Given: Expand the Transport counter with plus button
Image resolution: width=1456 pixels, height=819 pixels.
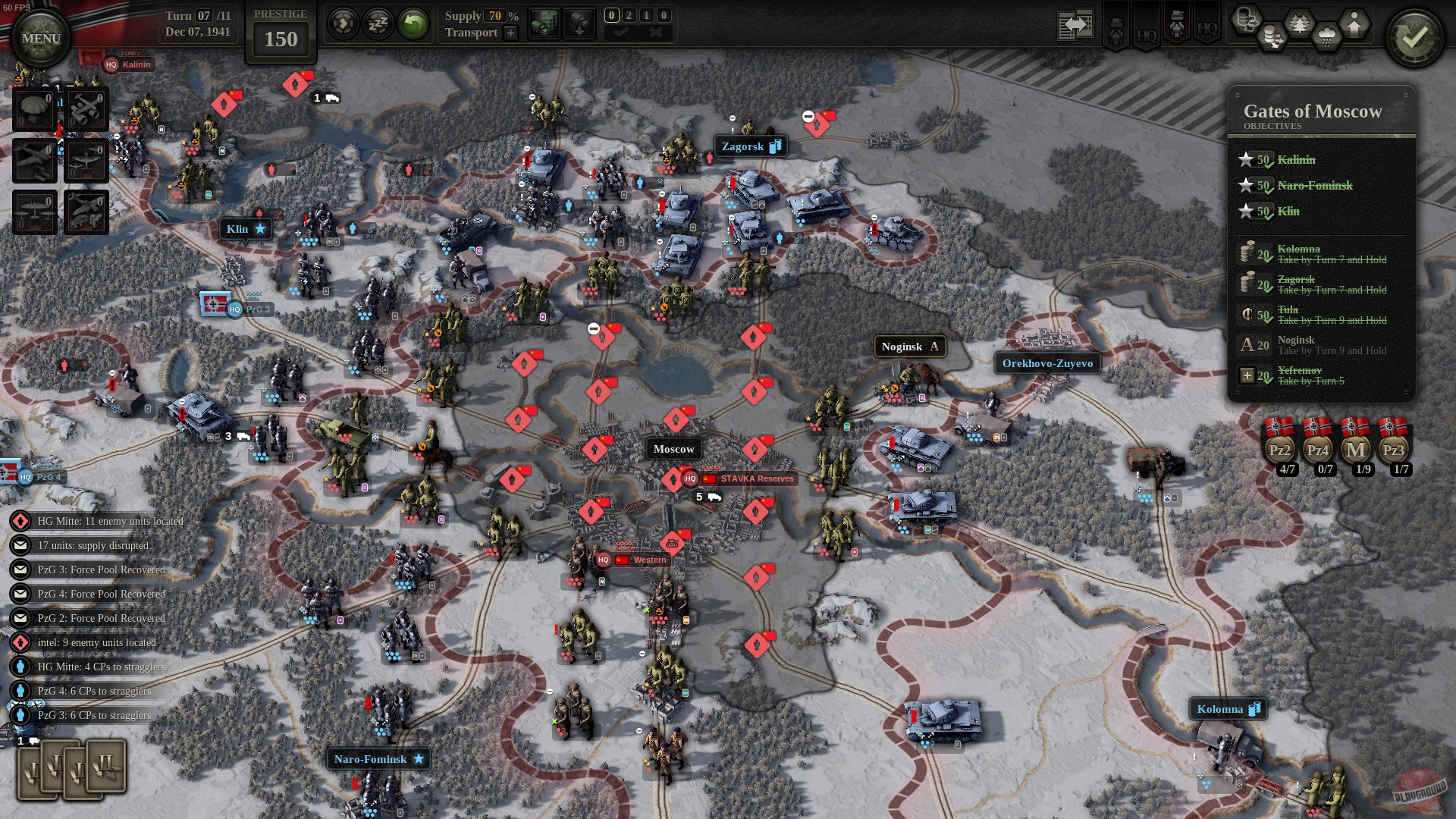Looking at the screenshot, I should (510, 33).
